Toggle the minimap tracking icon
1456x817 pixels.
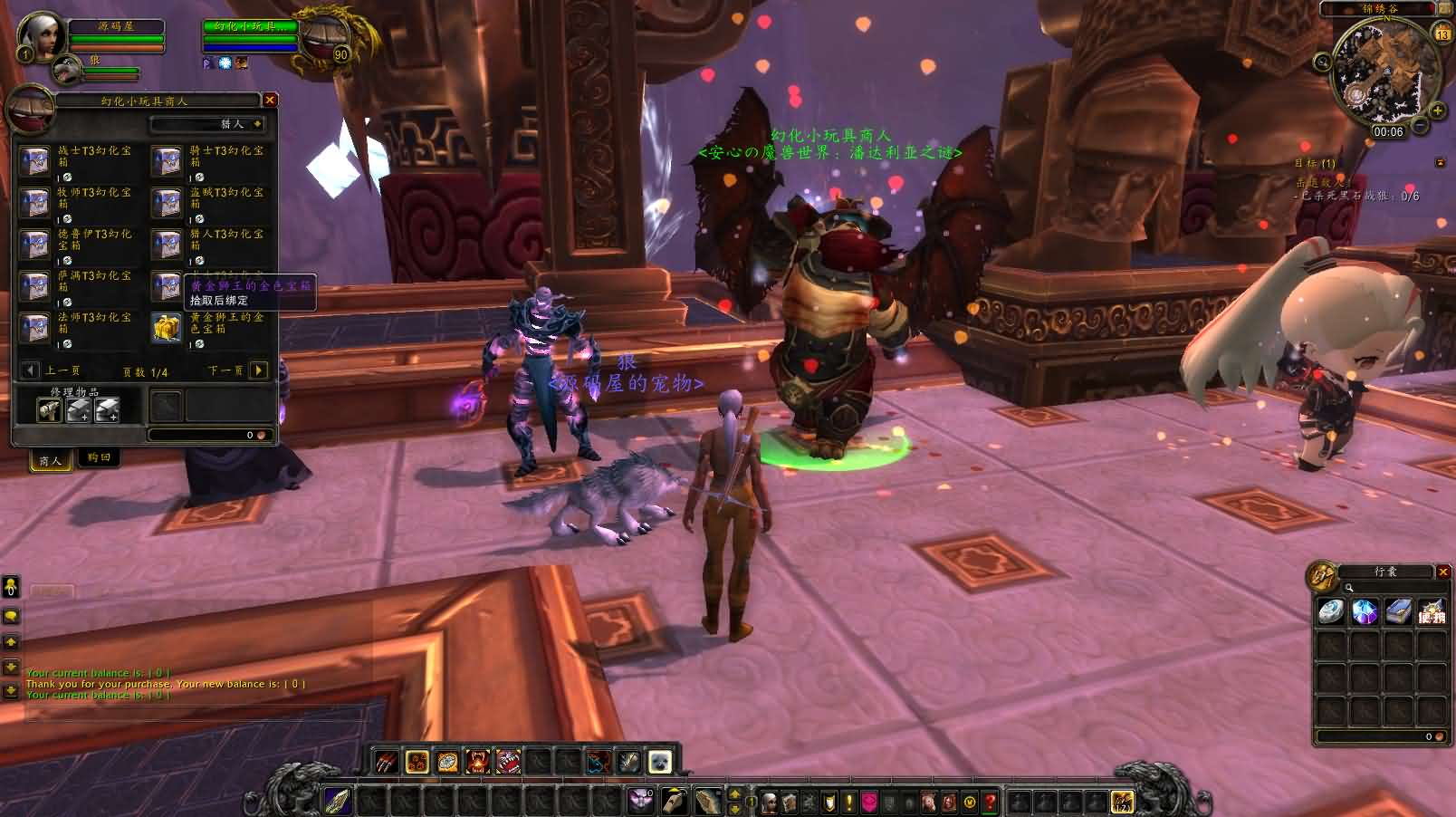click(x=1321, y=61)
